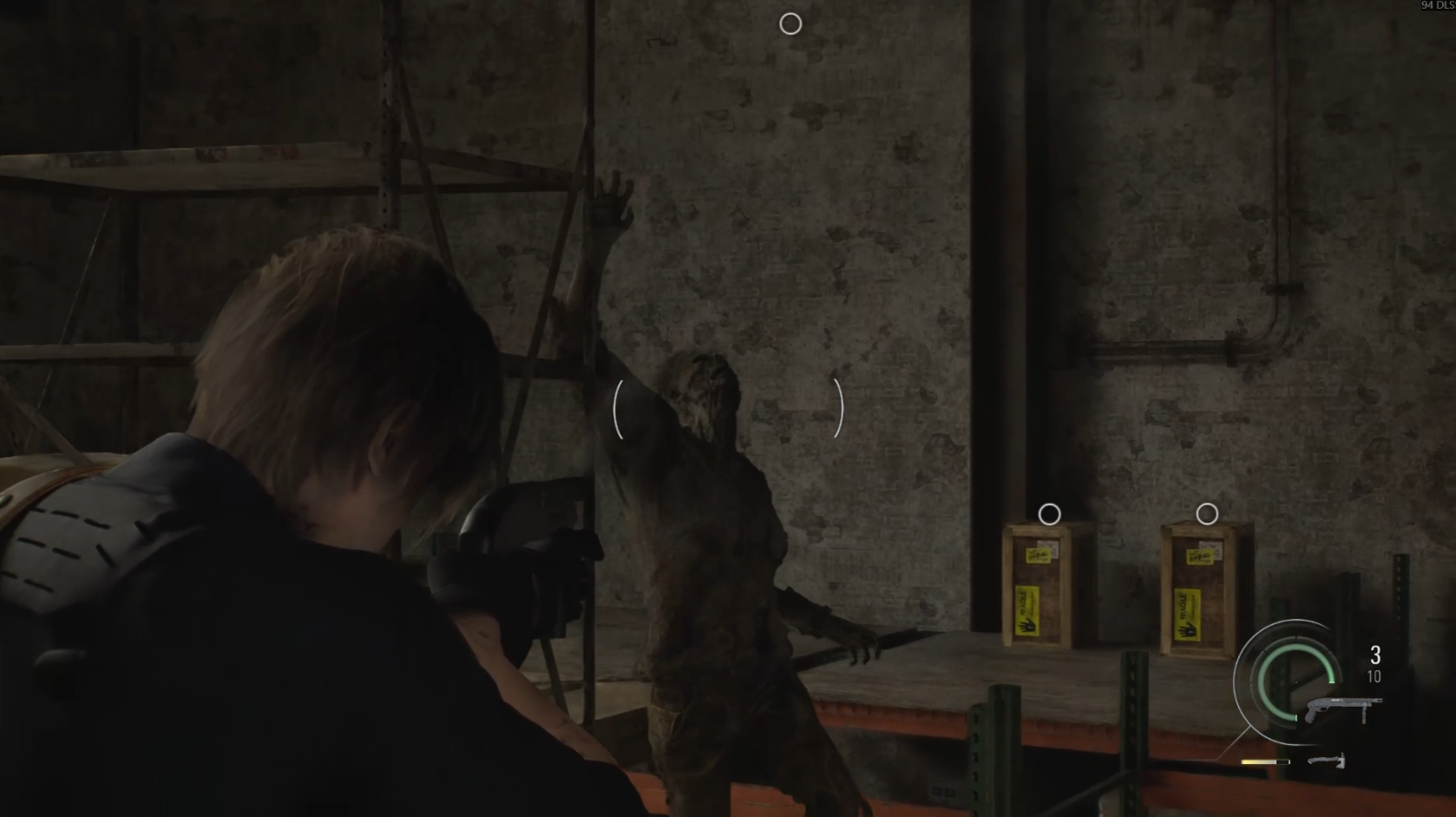Open the left bracket of the aiming reticle
The height and width of the screenshot is (817, 1456).
click(x=620, y=408)
